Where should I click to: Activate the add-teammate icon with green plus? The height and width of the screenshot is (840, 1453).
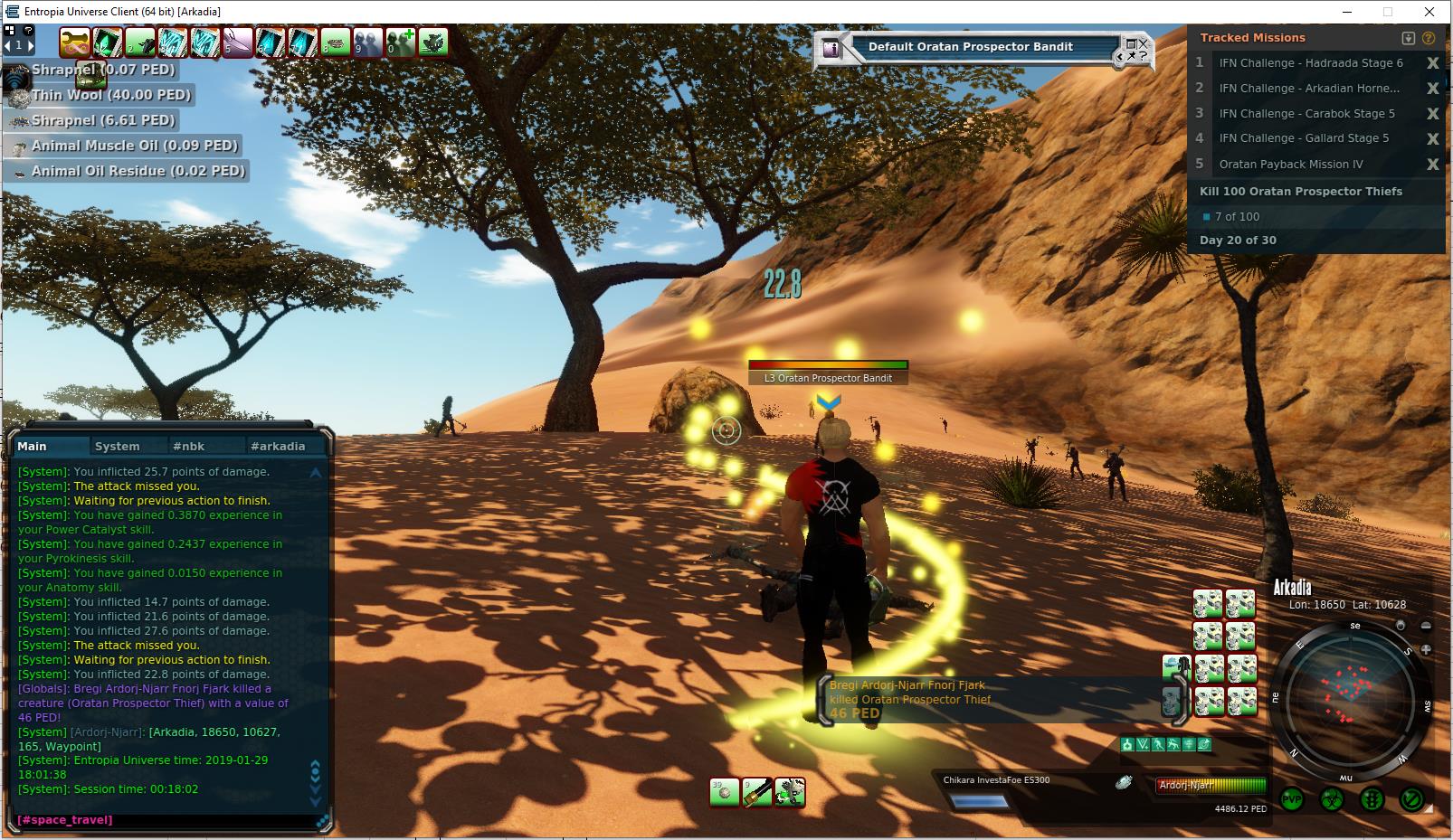tap(401, 42)
